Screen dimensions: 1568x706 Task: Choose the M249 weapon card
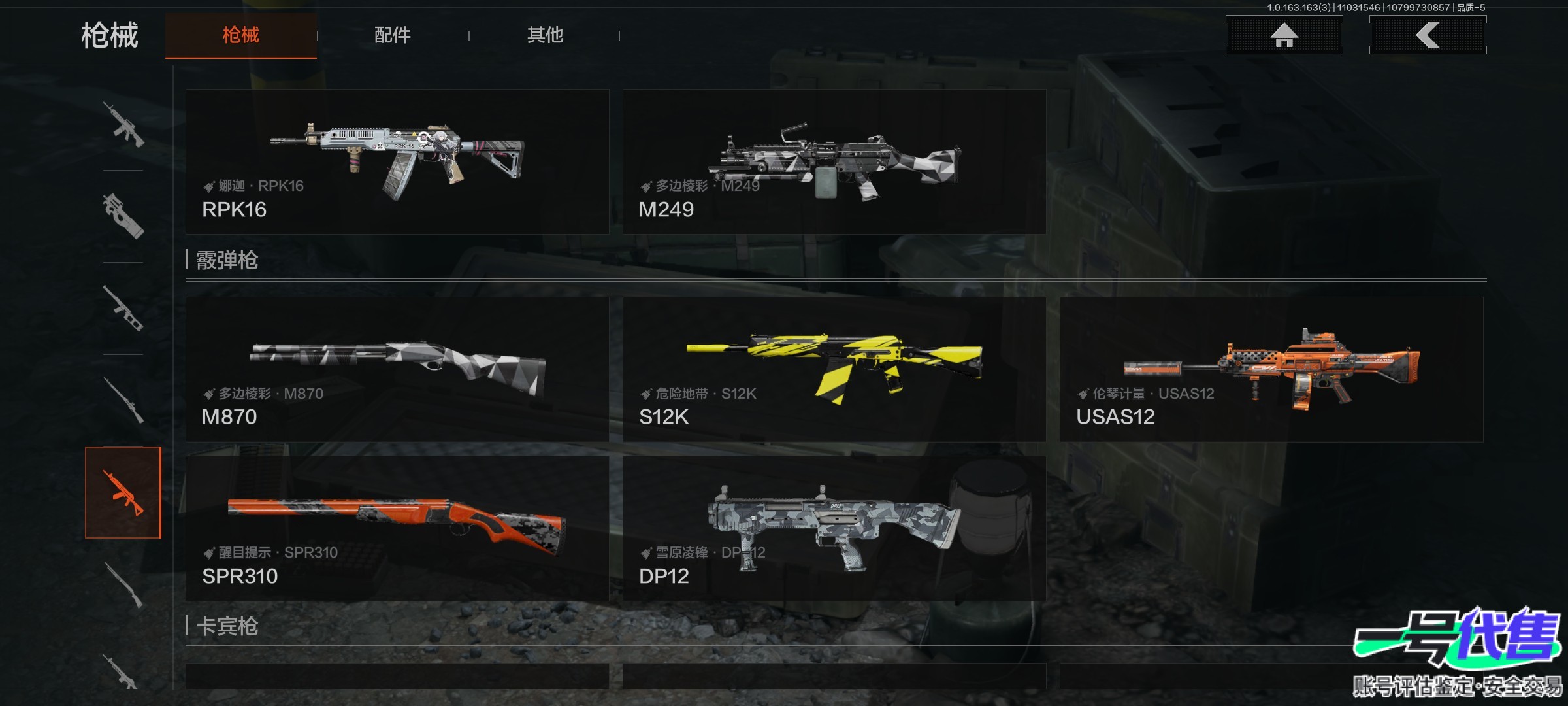point(834,162)
